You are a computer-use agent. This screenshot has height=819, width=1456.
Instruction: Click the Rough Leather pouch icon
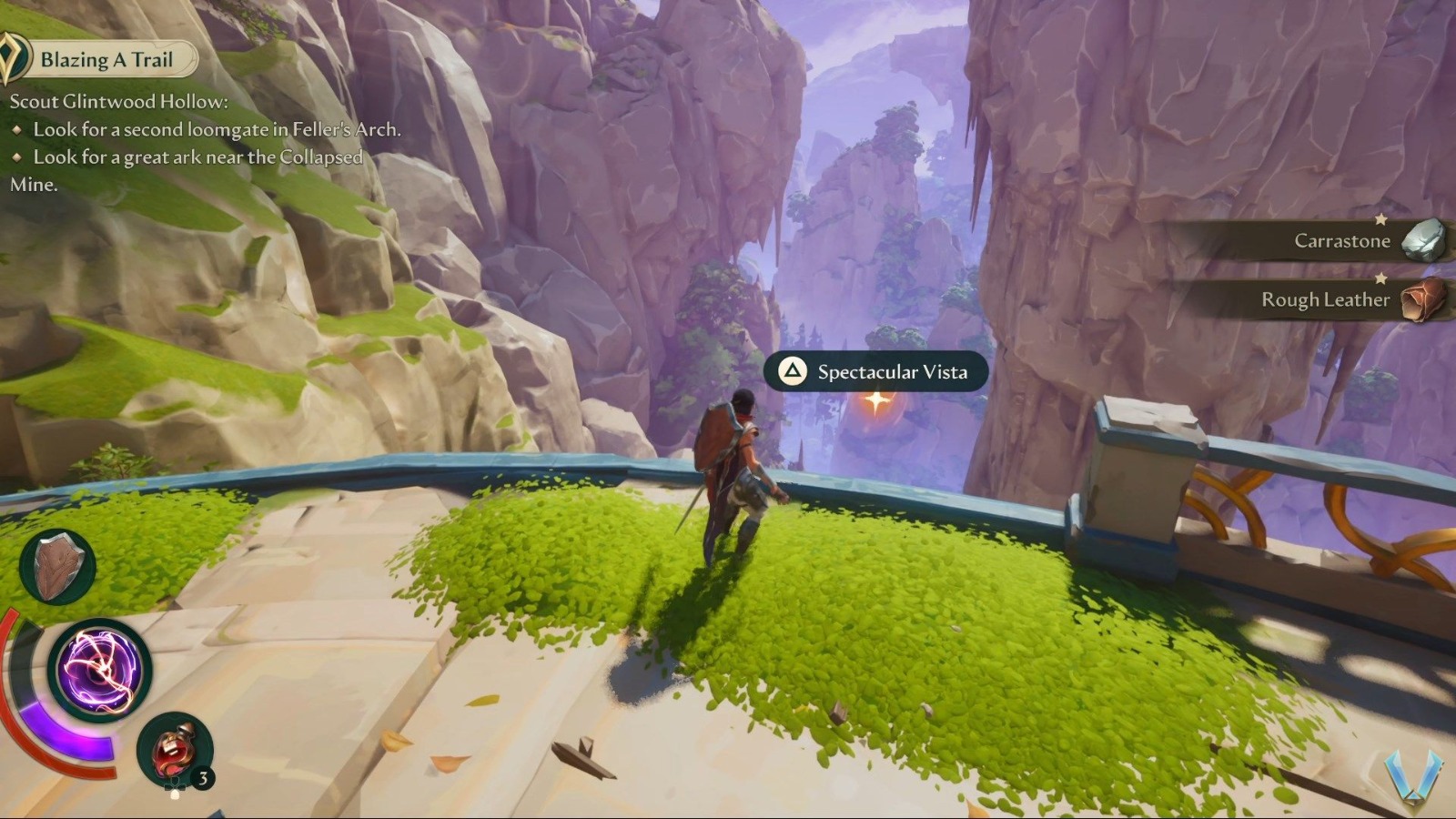(x=1423, y=300)
